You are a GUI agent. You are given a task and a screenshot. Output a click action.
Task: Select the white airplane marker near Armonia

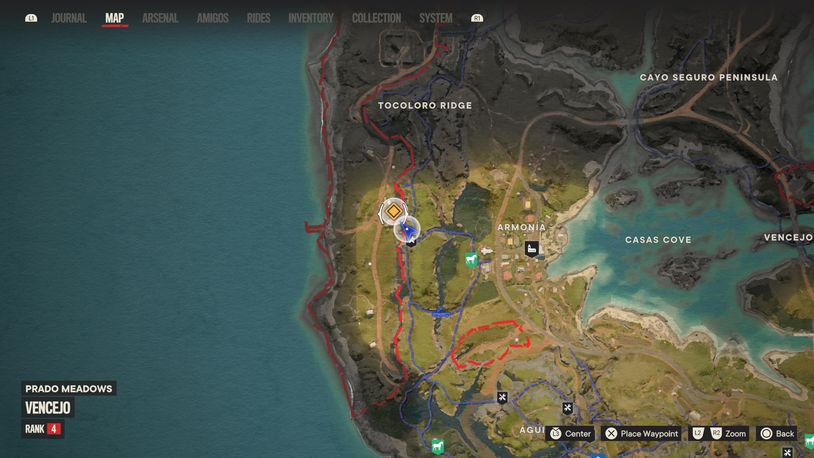point(487,251)
